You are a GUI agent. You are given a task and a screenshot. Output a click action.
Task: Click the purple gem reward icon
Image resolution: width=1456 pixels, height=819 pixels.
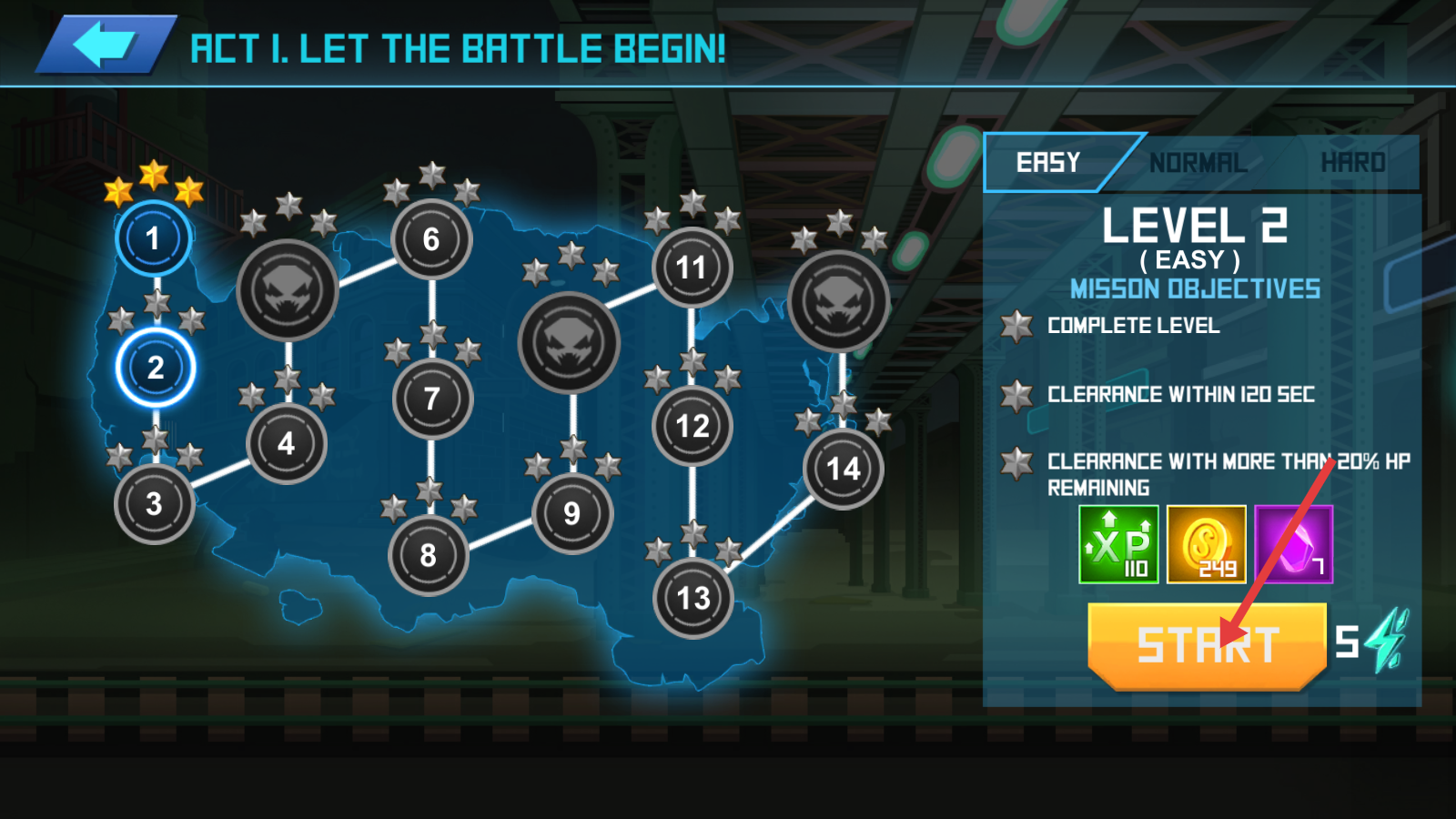click(x=1293, y=544)
